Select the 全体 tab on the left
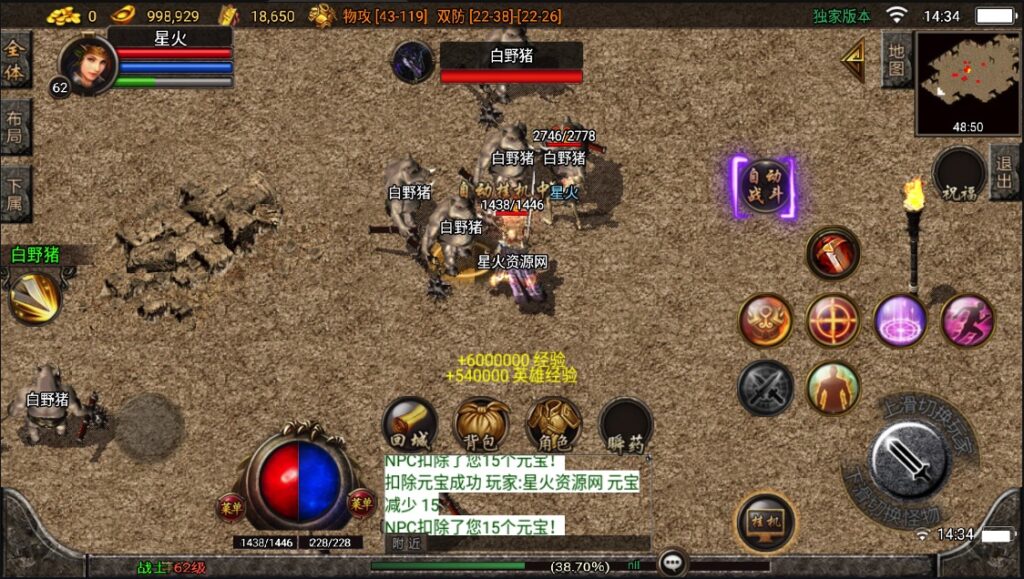The width and height of the screenshot is (1024, 579). [x=15, y=60]
